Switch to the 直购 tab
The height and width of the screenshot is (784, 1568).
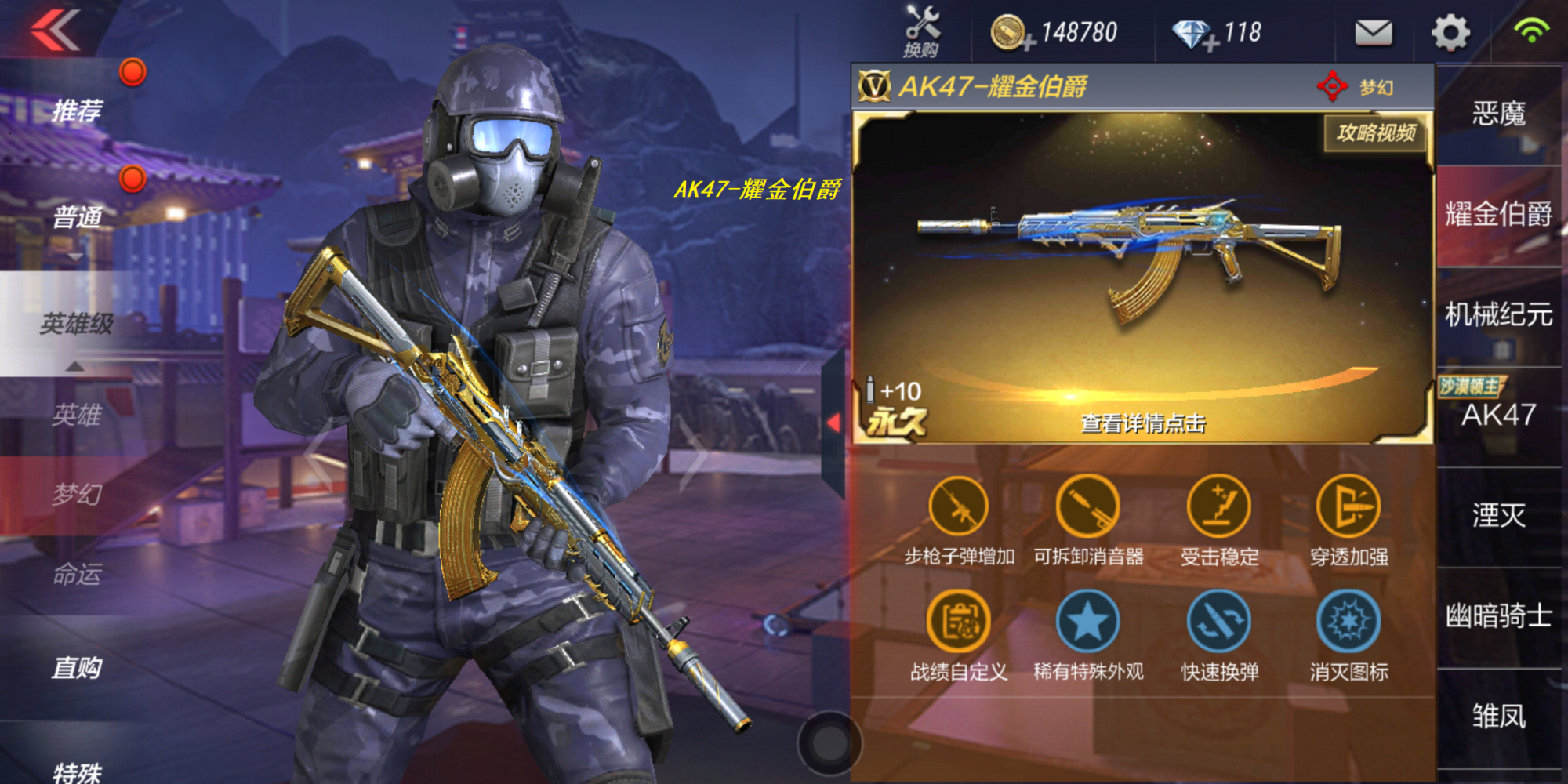tap(77, 667)
